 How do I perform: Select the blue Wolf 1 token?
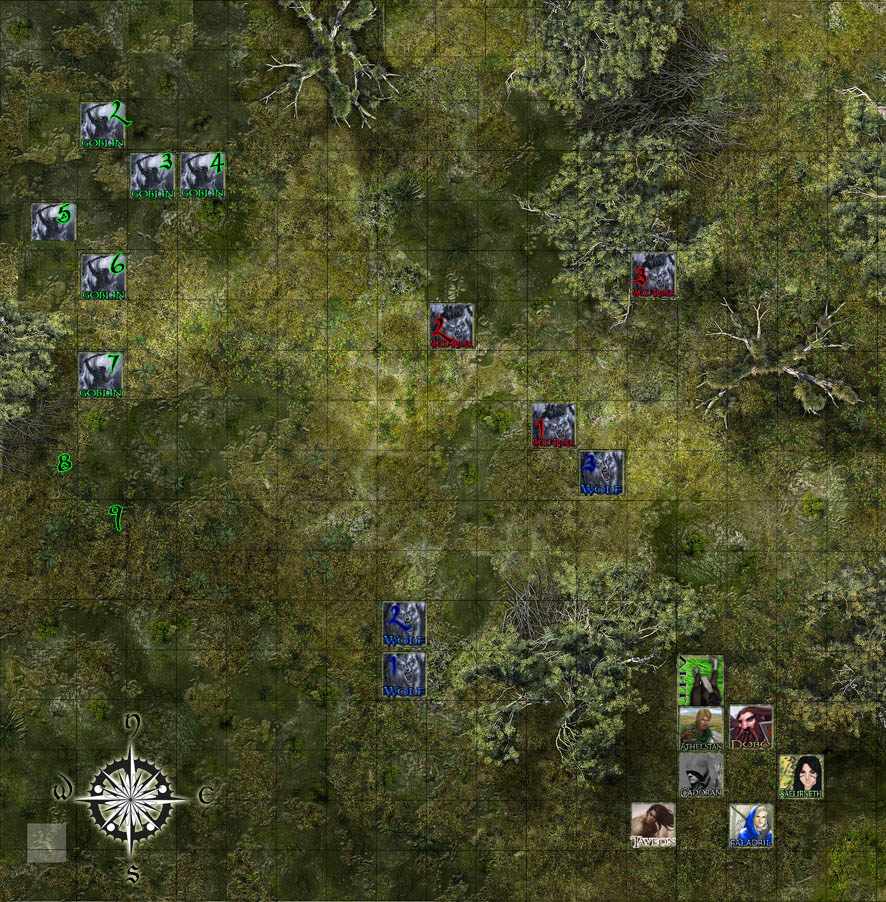tap(404, 675)
